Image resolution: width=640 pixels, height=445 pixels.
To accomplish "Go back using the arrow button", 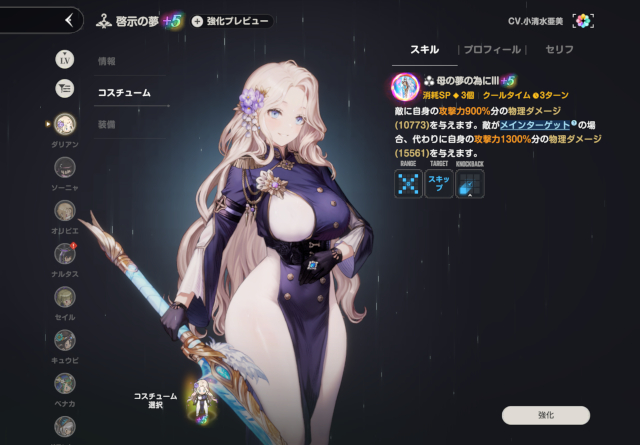I will [68, 20].
